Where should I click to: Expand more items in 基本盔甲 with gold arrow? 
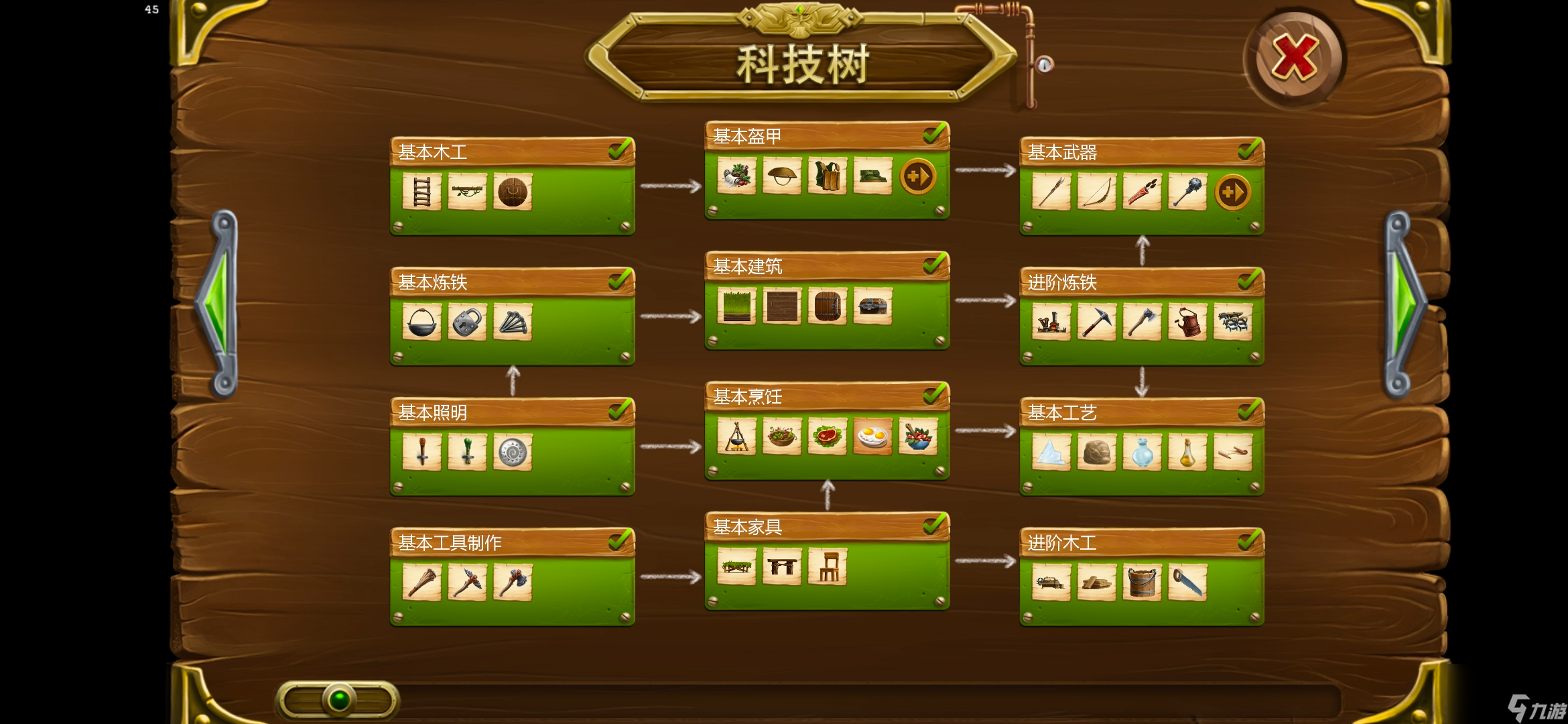[919, 175]
